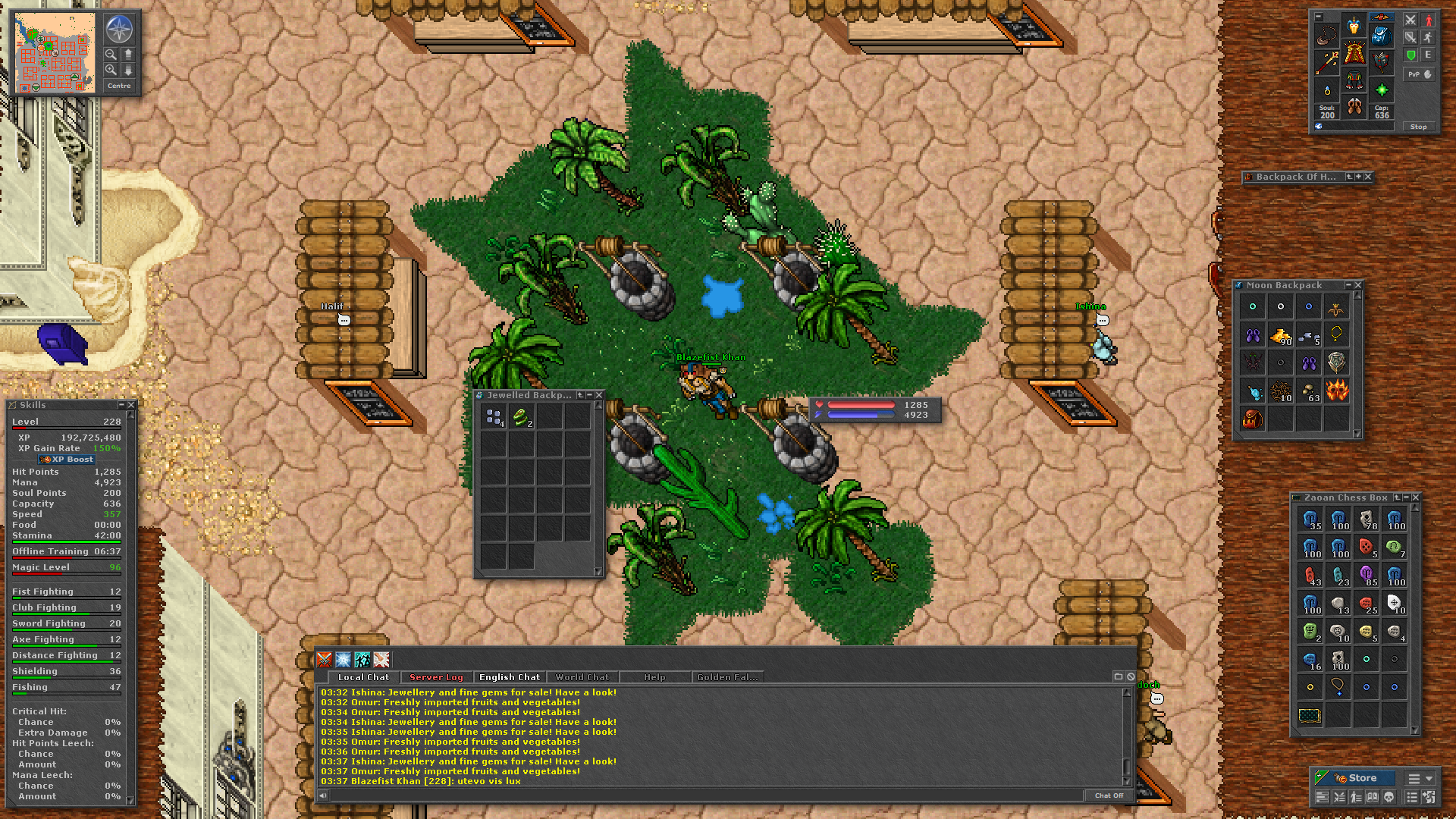Image resolution: width=1456 pixels, height=819 pixels.
Task: Choose the offensive fighting stance crossed swords
Action: click(1410, 20)
